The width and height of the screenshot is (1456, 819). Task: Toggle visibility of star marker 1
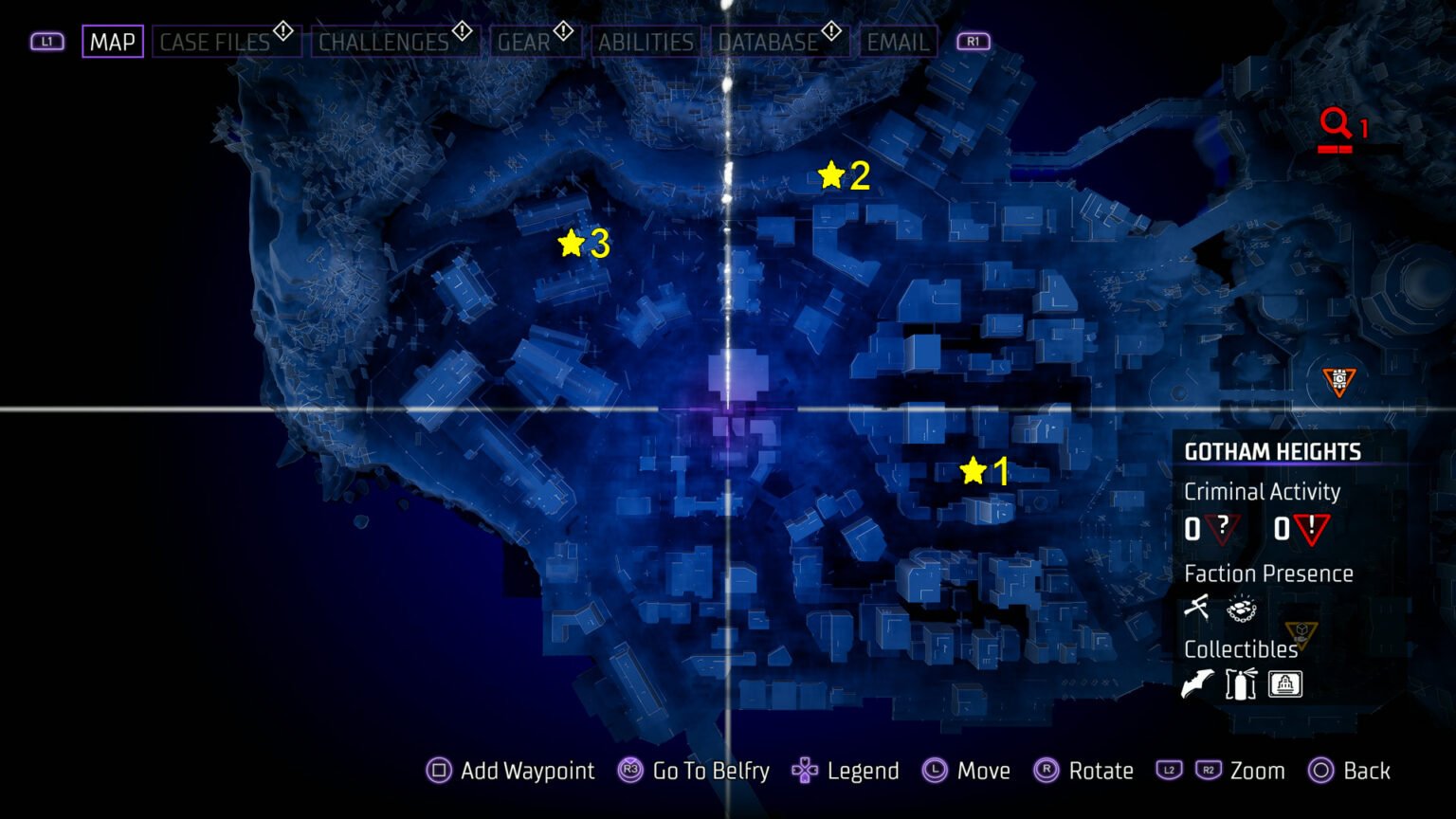click(974, 468)
